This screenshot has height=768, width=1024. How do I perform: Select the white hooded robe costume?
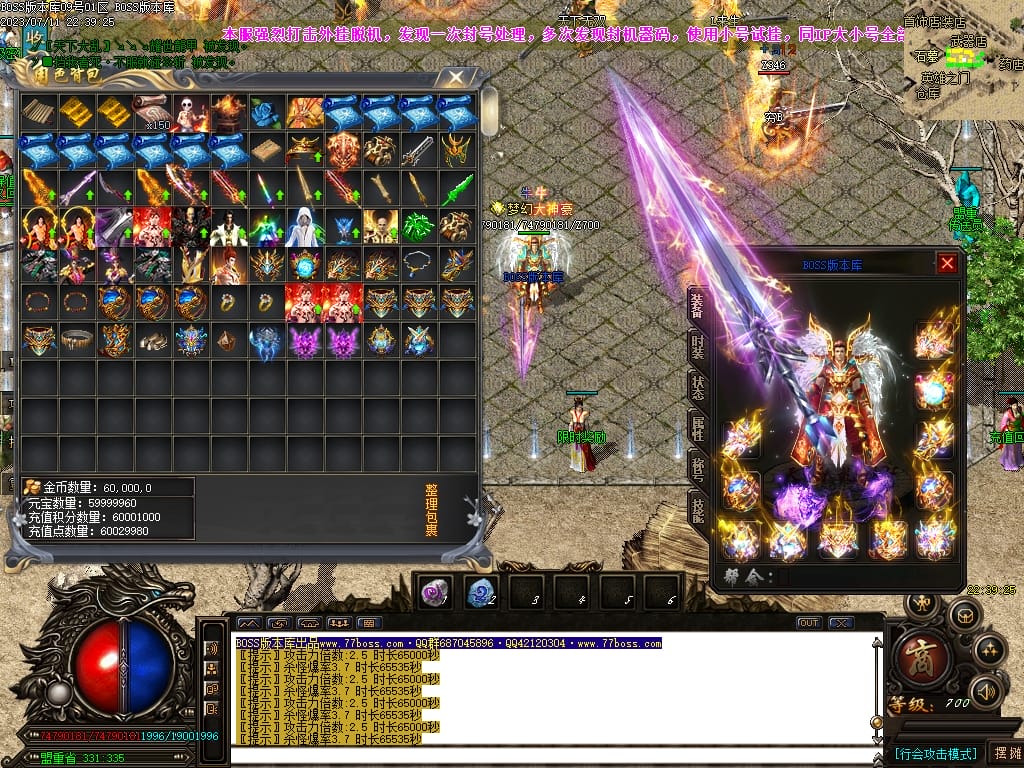click(x=305, y=227)
